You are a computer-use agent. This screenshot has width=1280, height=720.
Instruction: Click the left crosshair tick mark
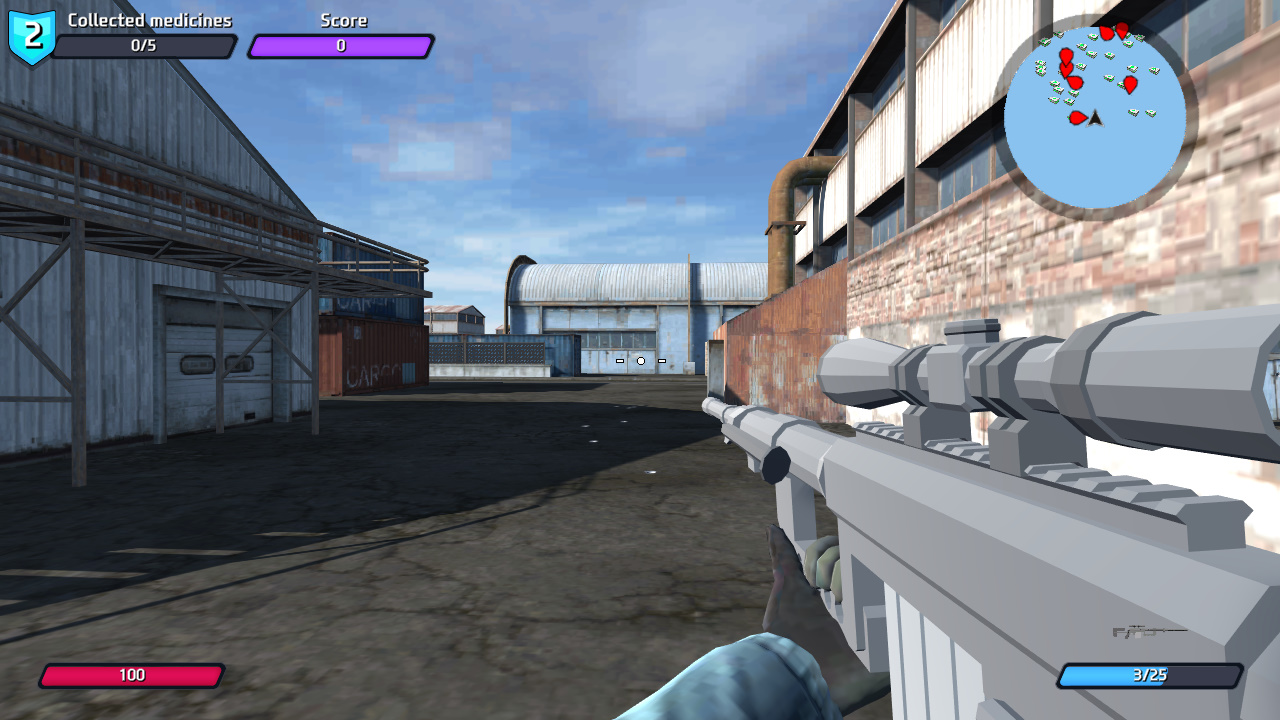[x=620, y=362]
